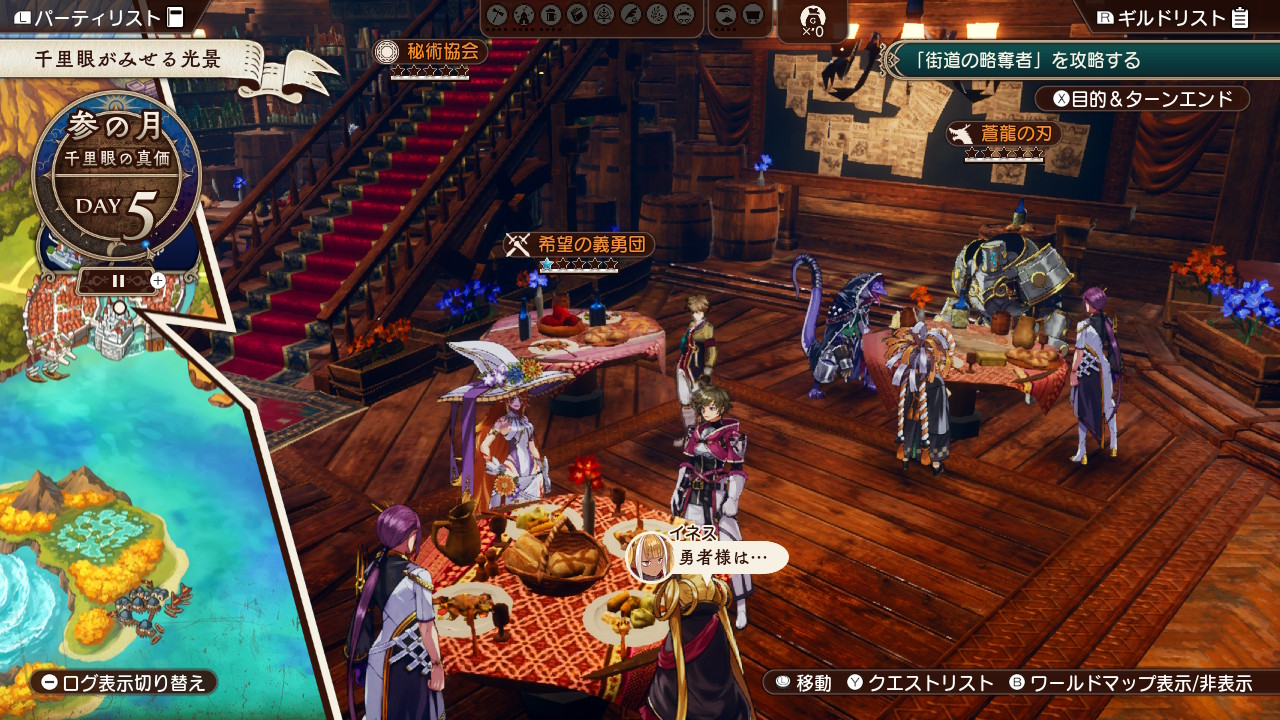Click 目的&ターンエンド button

1141,99
